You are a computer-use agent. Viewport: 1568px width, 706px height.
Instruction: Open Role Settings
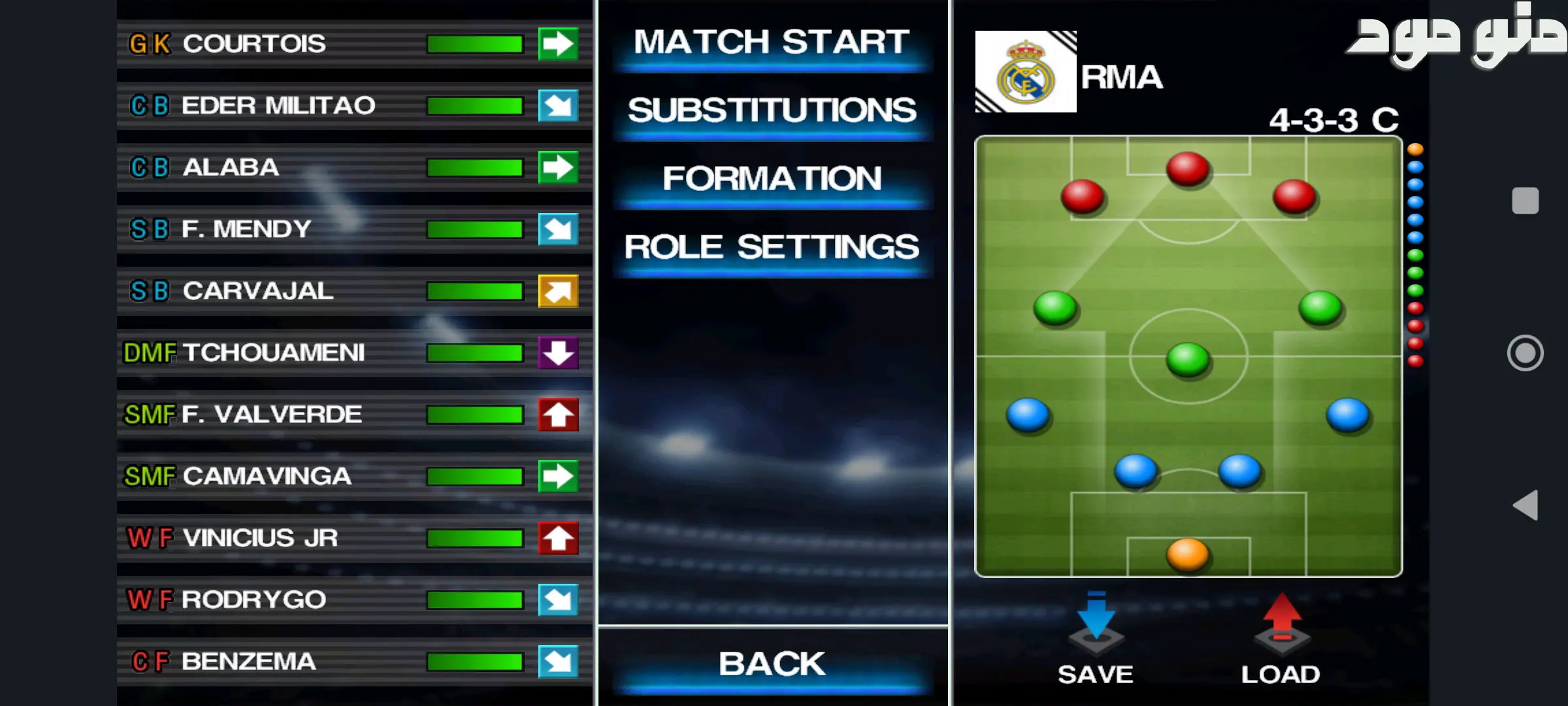[x=772, y=248]
